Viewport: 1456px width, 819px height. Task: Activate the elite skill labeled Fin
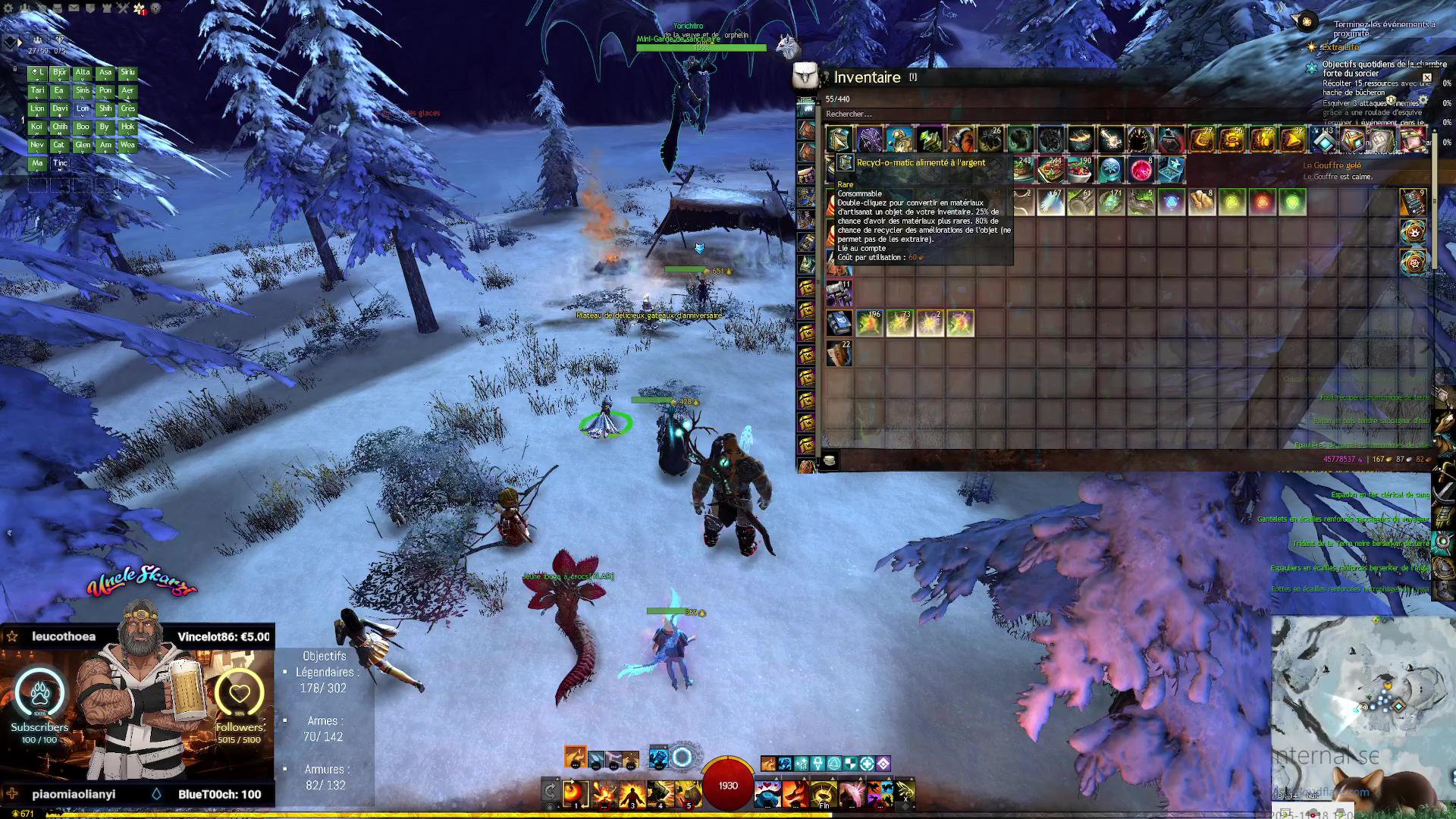pos(824,794)
